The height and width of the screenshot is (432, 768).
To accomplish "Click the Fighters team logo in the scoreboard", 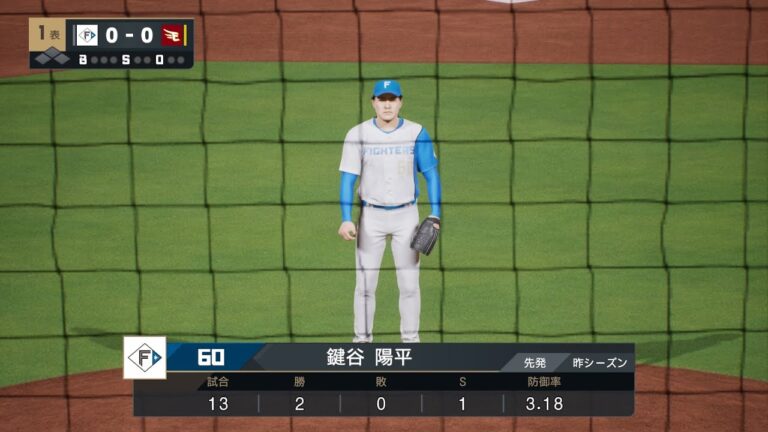I will pyautogui.click(x=87, y=35).
